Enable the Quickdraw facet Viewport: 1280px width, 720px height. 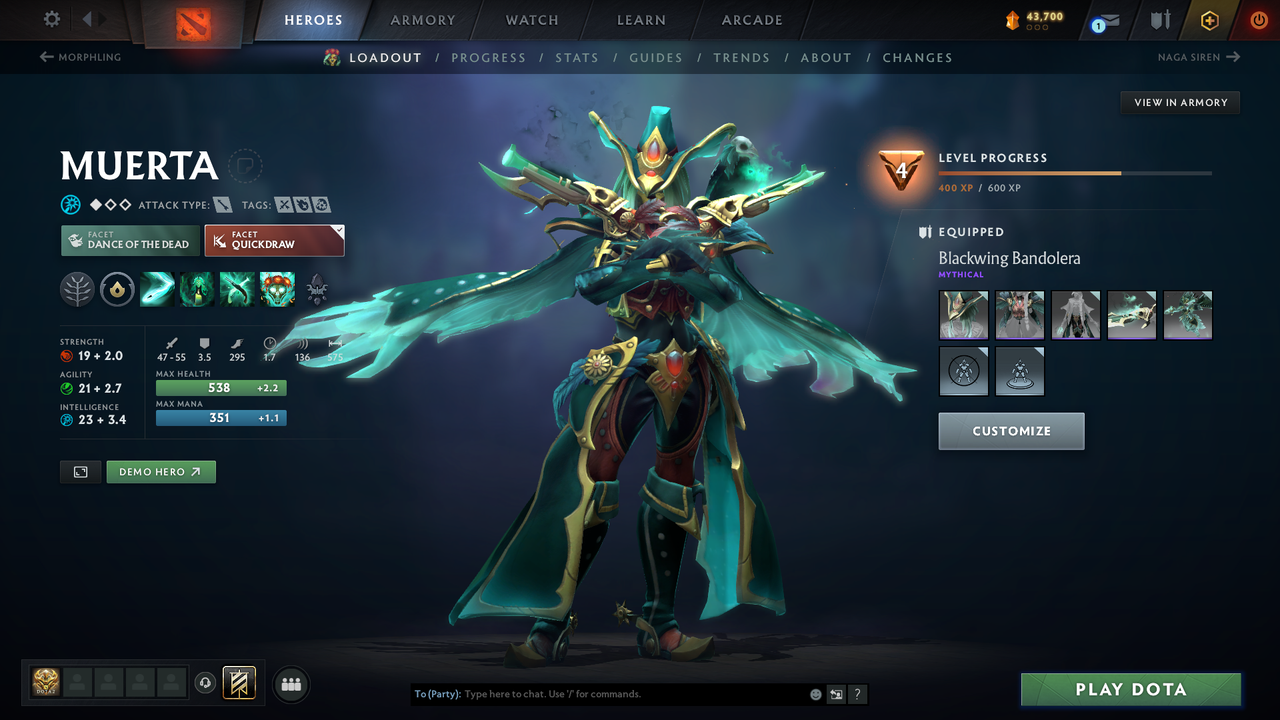coord(275,240)
